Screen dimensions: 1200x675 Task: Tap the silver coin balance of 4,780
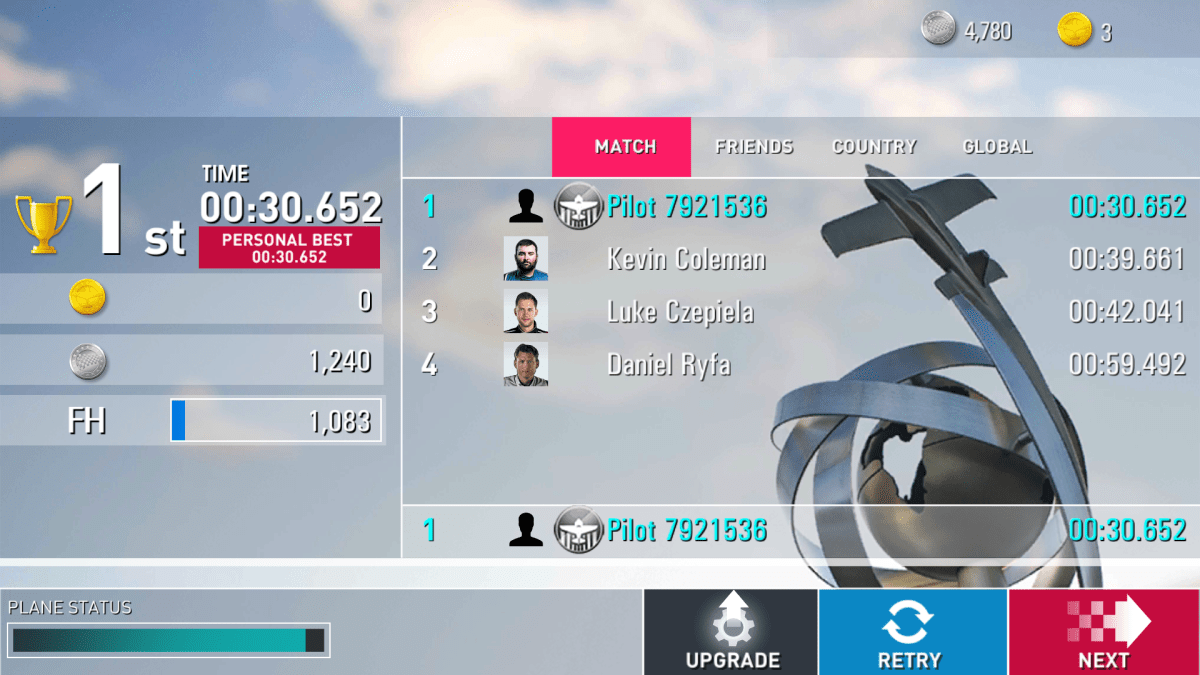tap(967, 31)
